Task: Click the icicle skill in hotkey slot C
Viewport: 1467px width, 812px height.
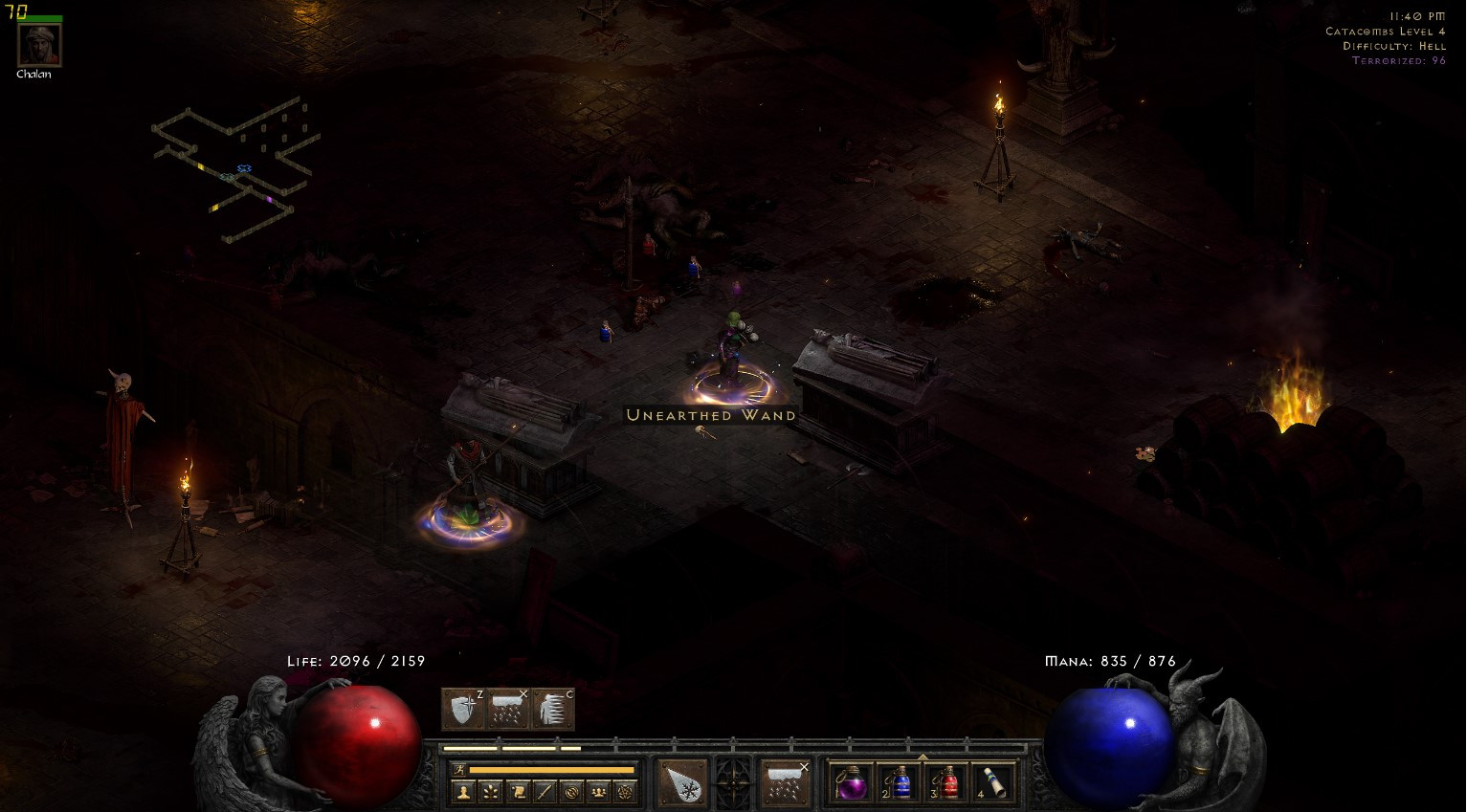Action: (x=555, y=708)
